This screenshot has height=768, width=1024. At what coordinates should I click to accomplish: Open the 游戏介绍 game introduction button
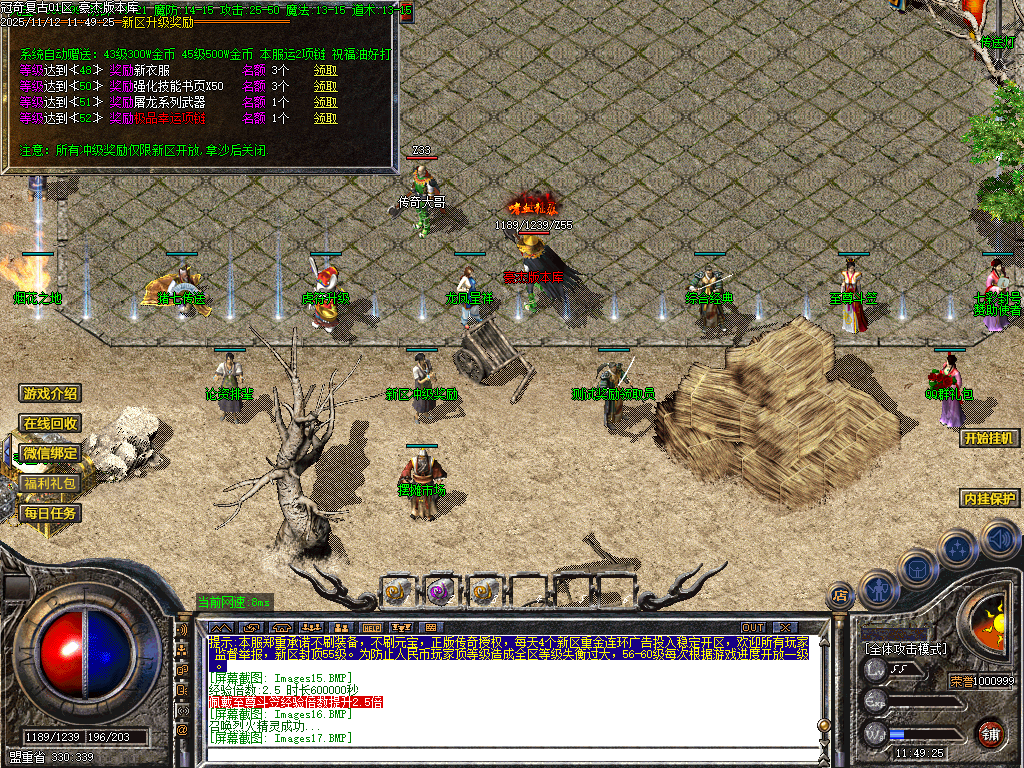tap(51, 394)
